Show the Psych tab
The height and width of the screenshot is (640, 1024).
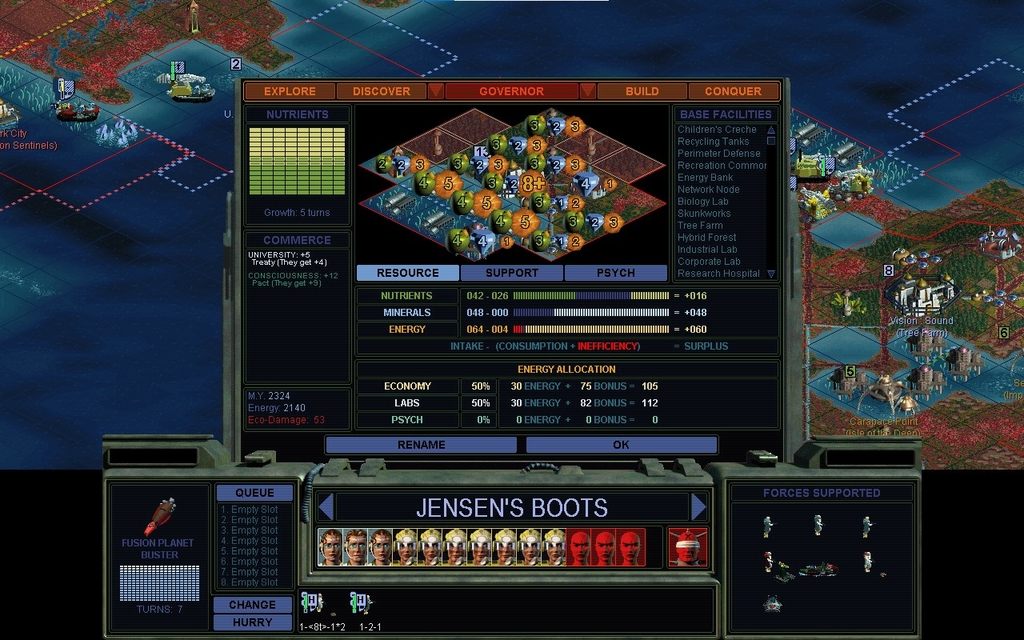pyautogui.click(x=616, y=273)
